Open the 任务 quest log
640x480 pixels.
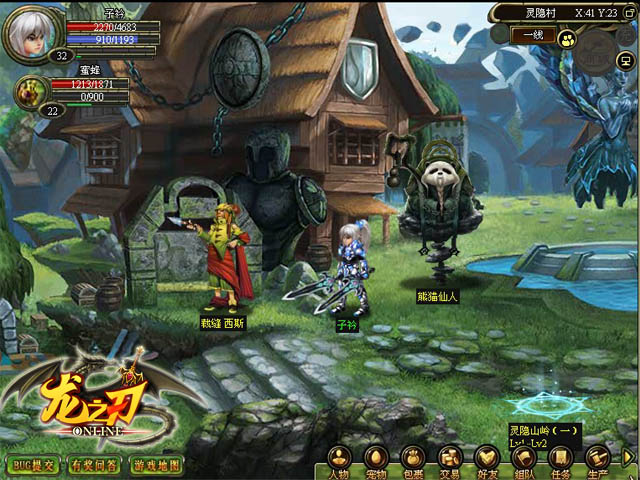click(561, 462)
